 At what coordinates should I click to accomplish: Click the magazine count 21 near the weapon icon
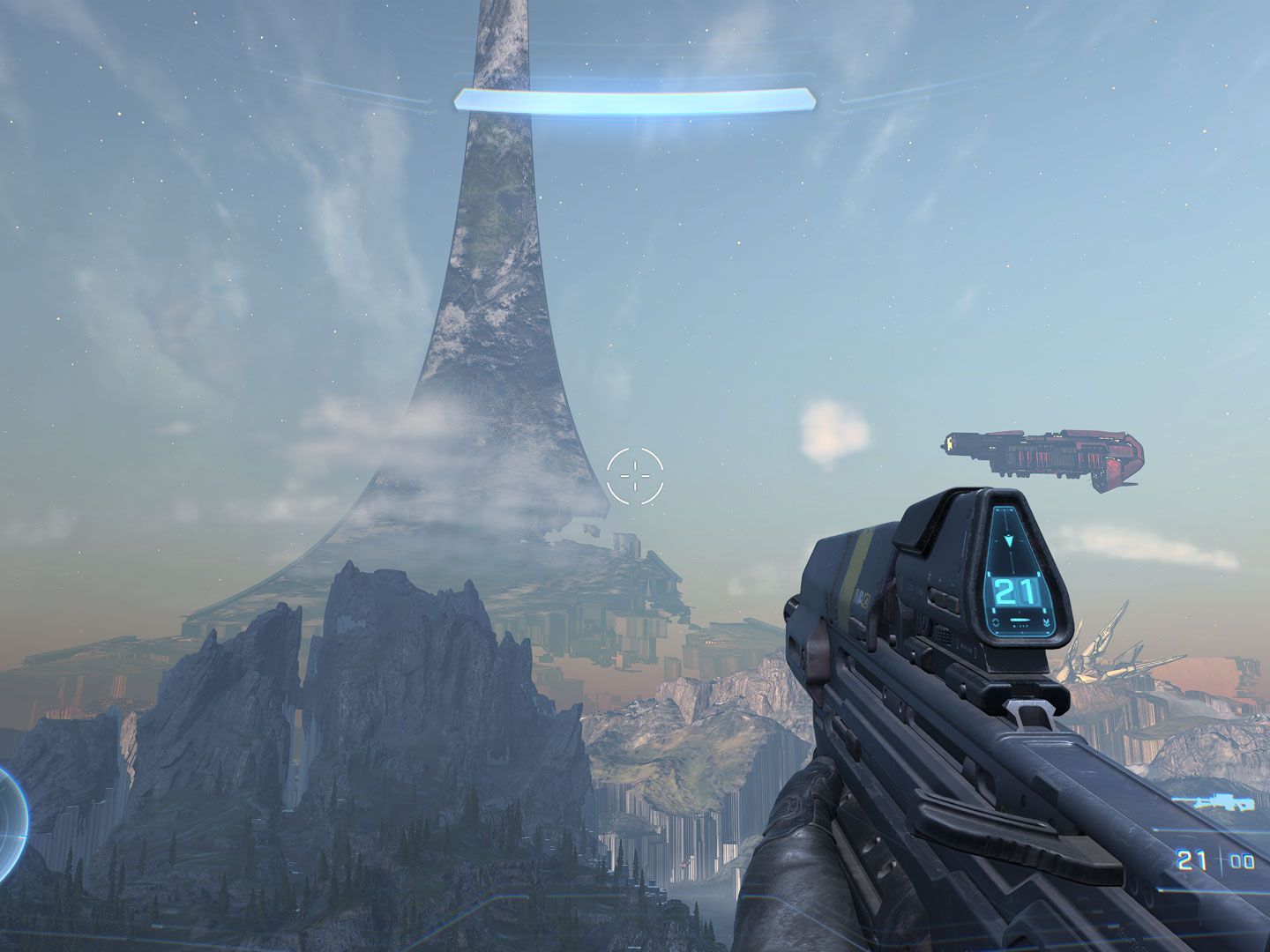[x=1191, y=861]
